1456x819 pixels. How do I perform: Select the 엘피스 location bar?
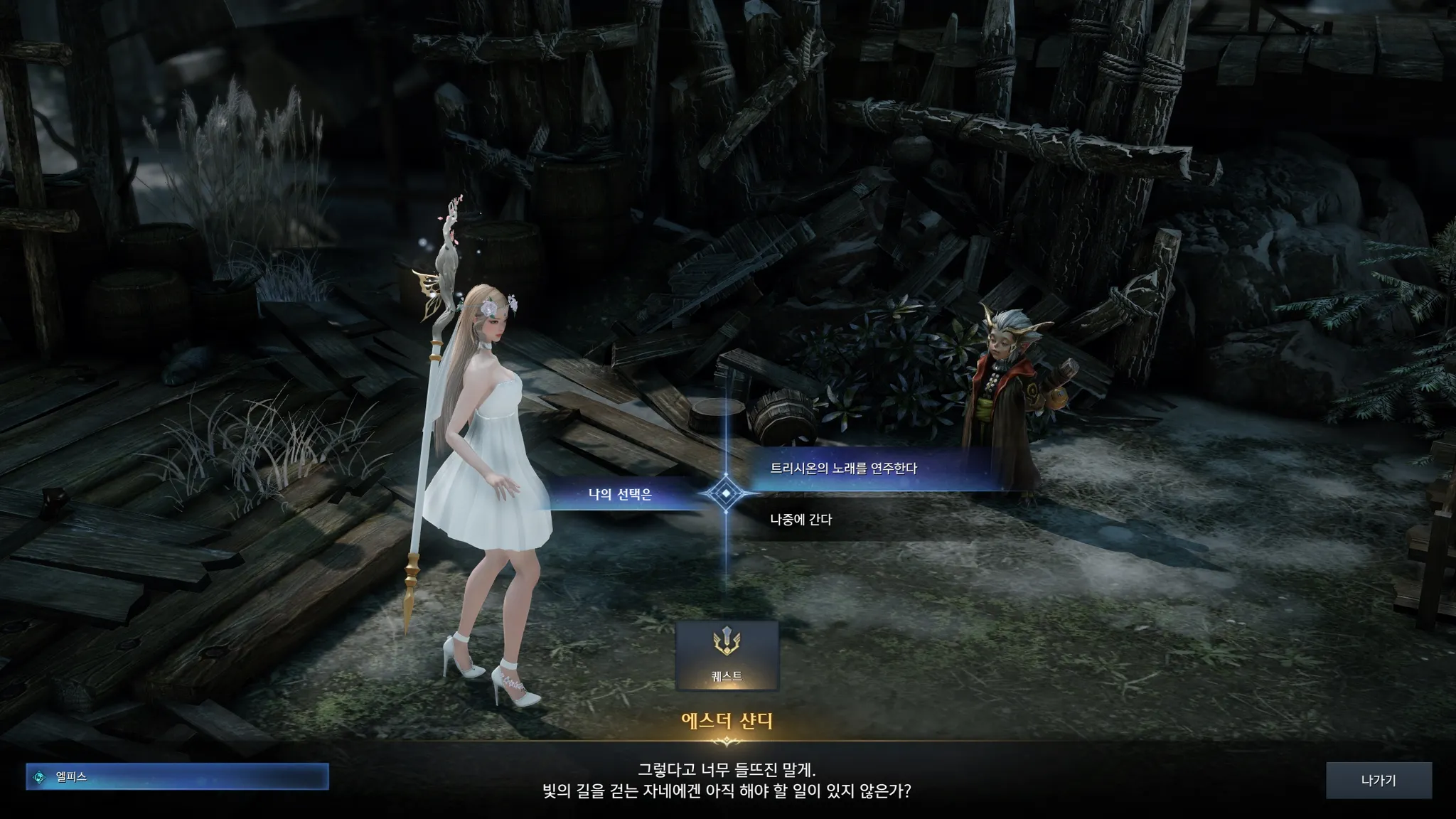coord(178,777)
